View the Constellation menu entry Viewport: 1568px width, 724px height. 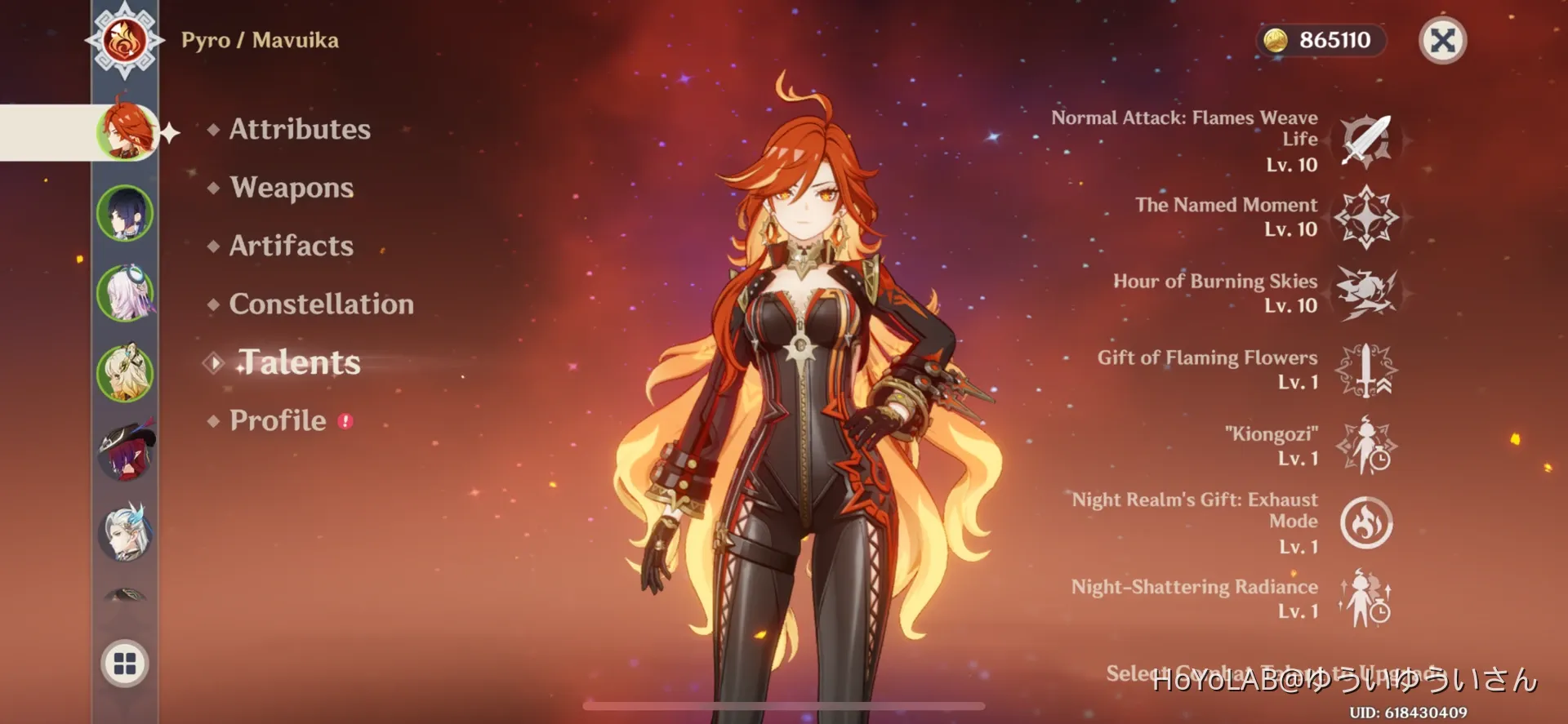322,304
